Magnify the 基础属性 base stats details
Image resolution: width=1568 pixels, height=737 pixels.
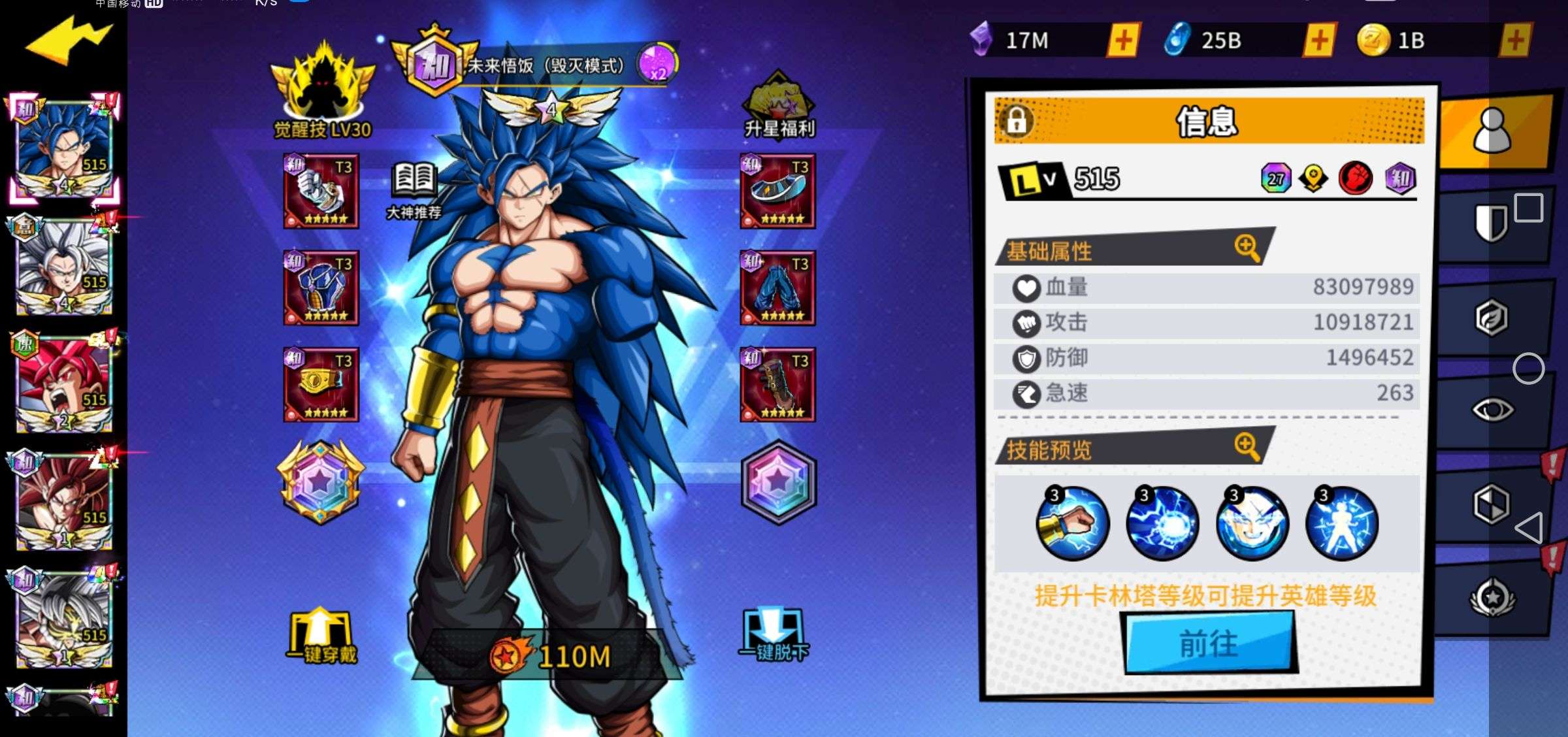1247,248
